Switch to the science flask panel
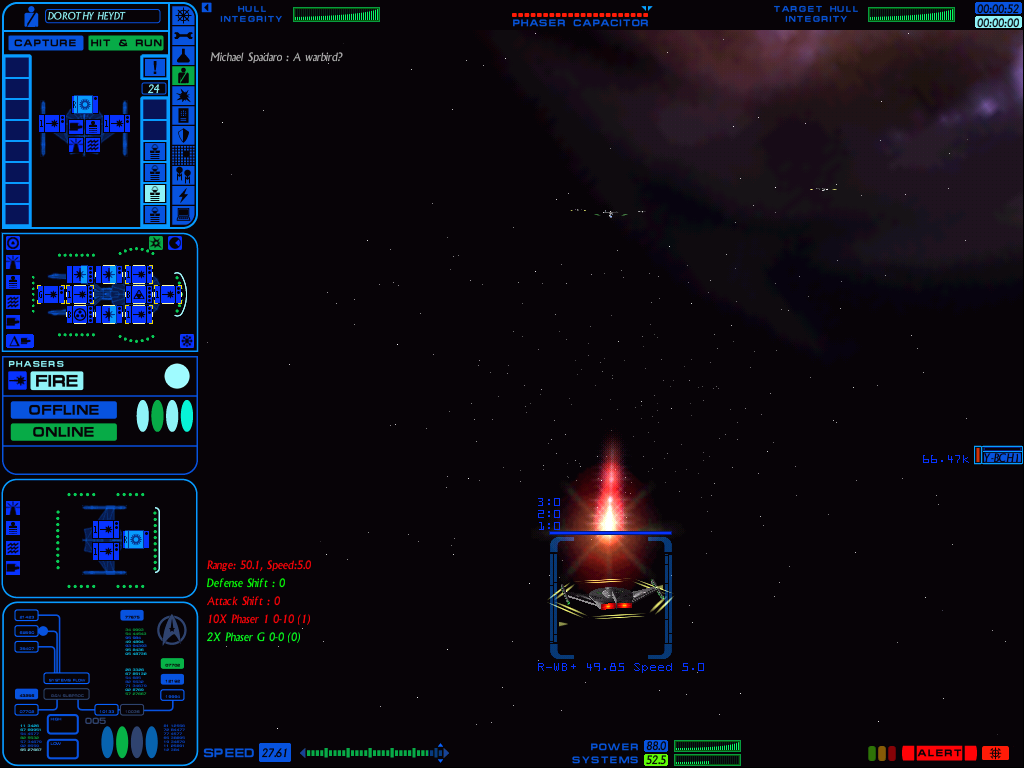Image resolution: width=1024 pixels, height=768 pixels. pos(183,55)
